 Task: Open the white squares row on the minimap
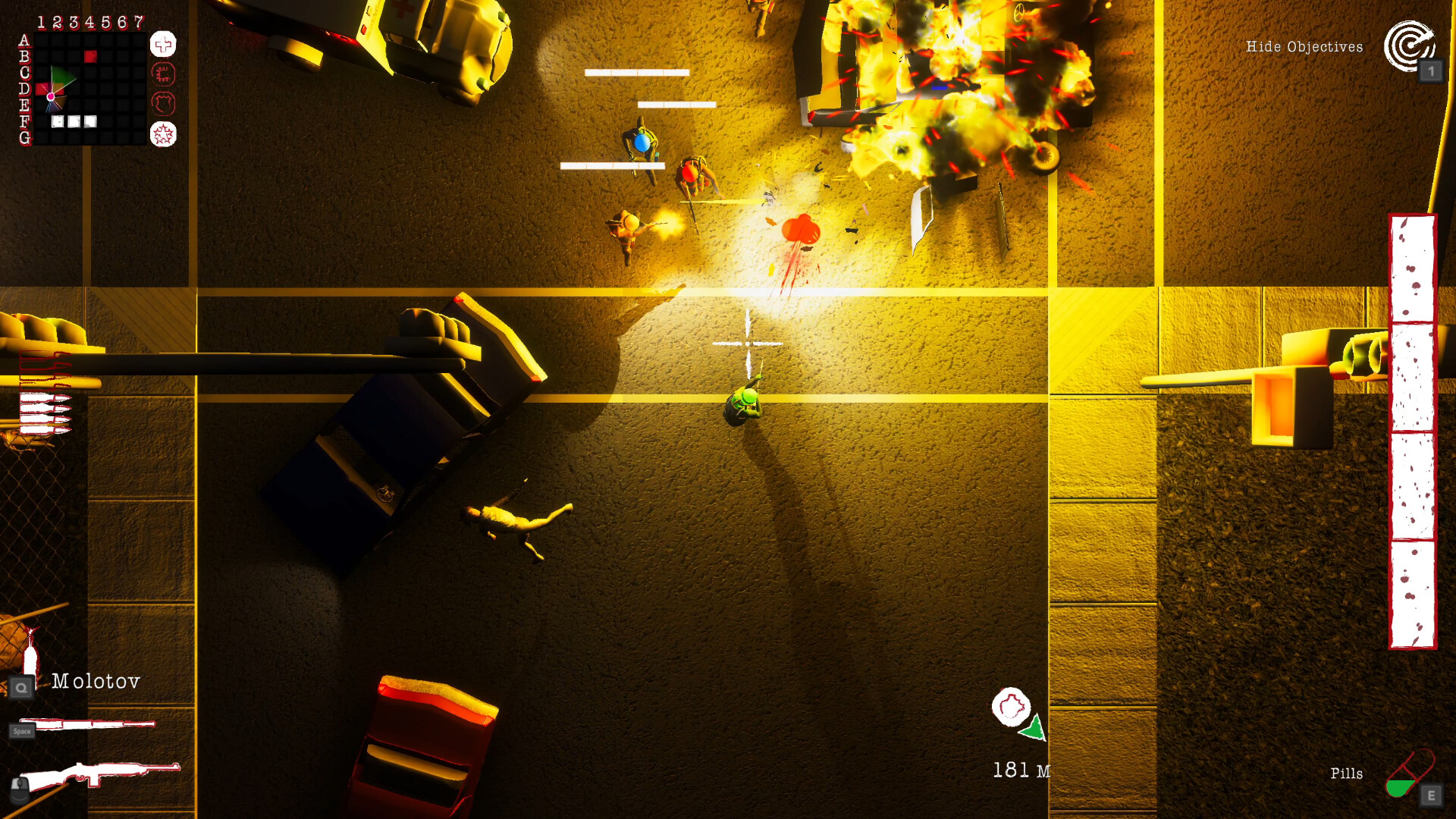pos(74,121)
